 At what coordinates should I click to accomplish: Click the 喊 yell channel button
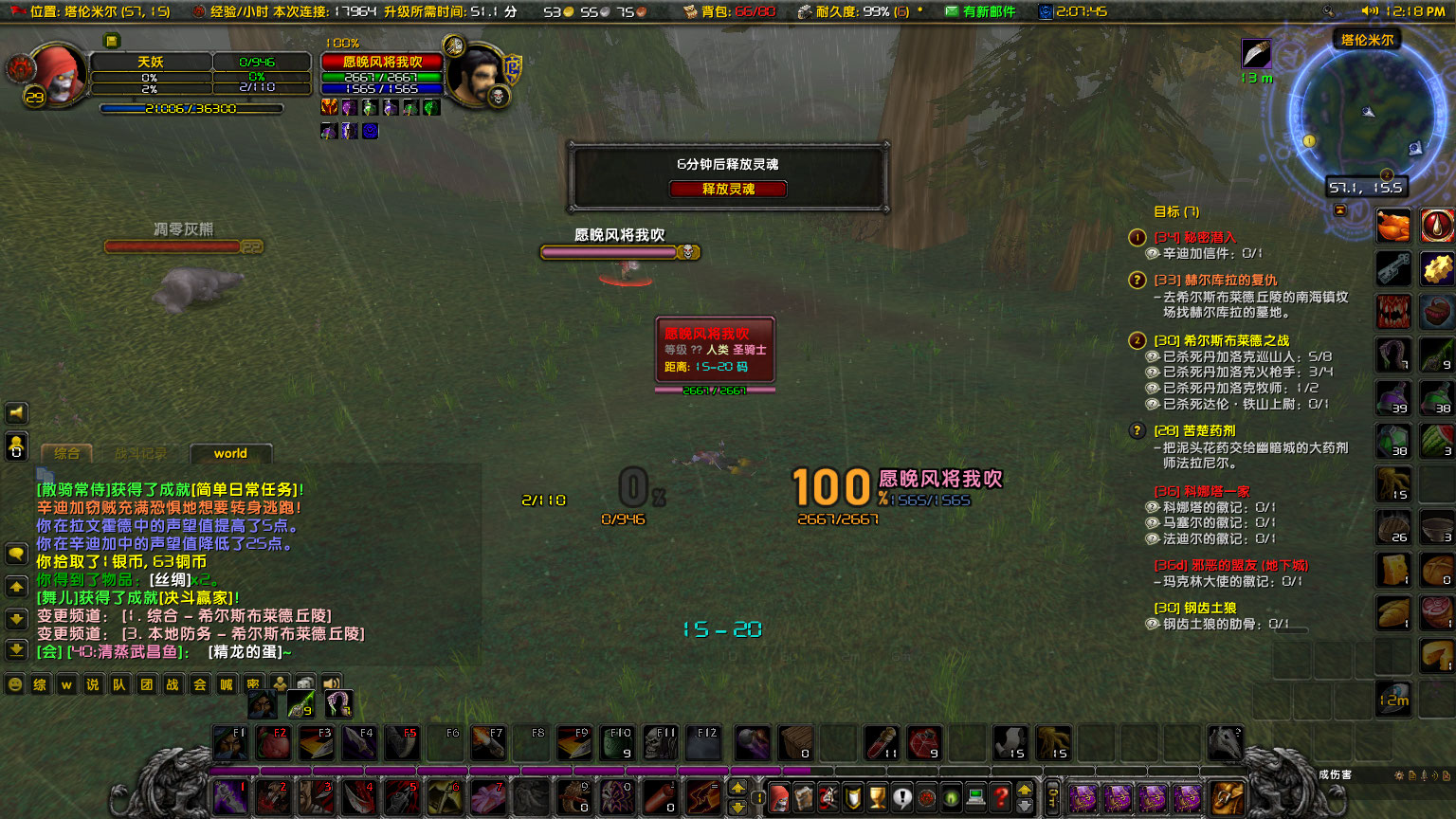[x=226, y=683]
